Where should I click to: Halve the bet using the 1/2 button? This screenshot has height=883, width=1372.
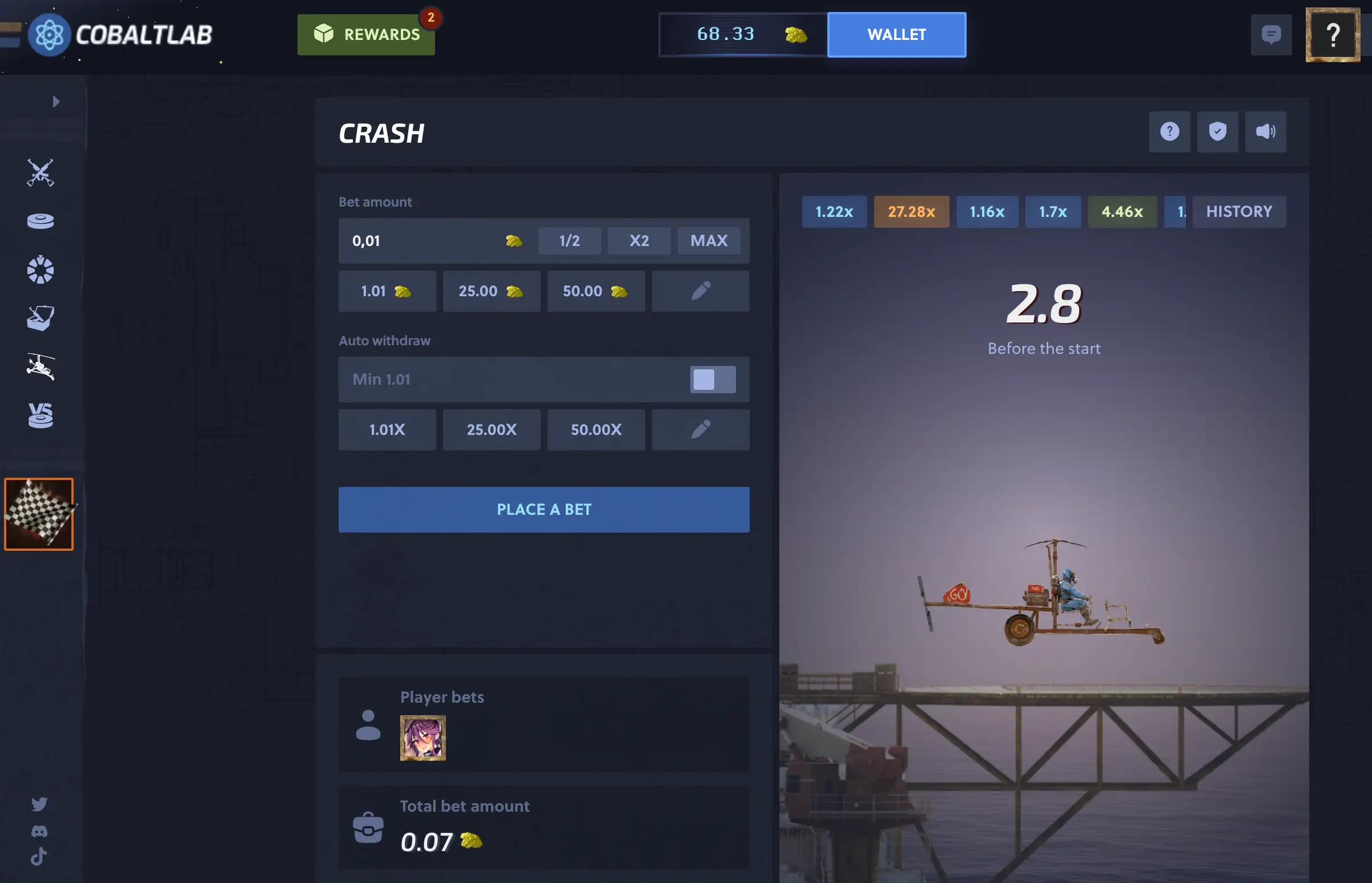coord(569,240)
